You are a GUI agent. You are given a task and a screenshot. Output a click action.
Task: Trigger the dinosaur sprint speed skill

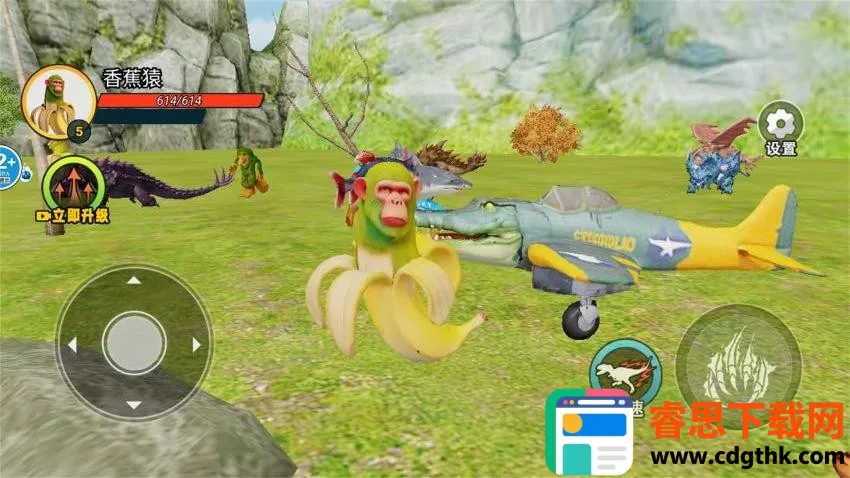[x=624, y=371]
